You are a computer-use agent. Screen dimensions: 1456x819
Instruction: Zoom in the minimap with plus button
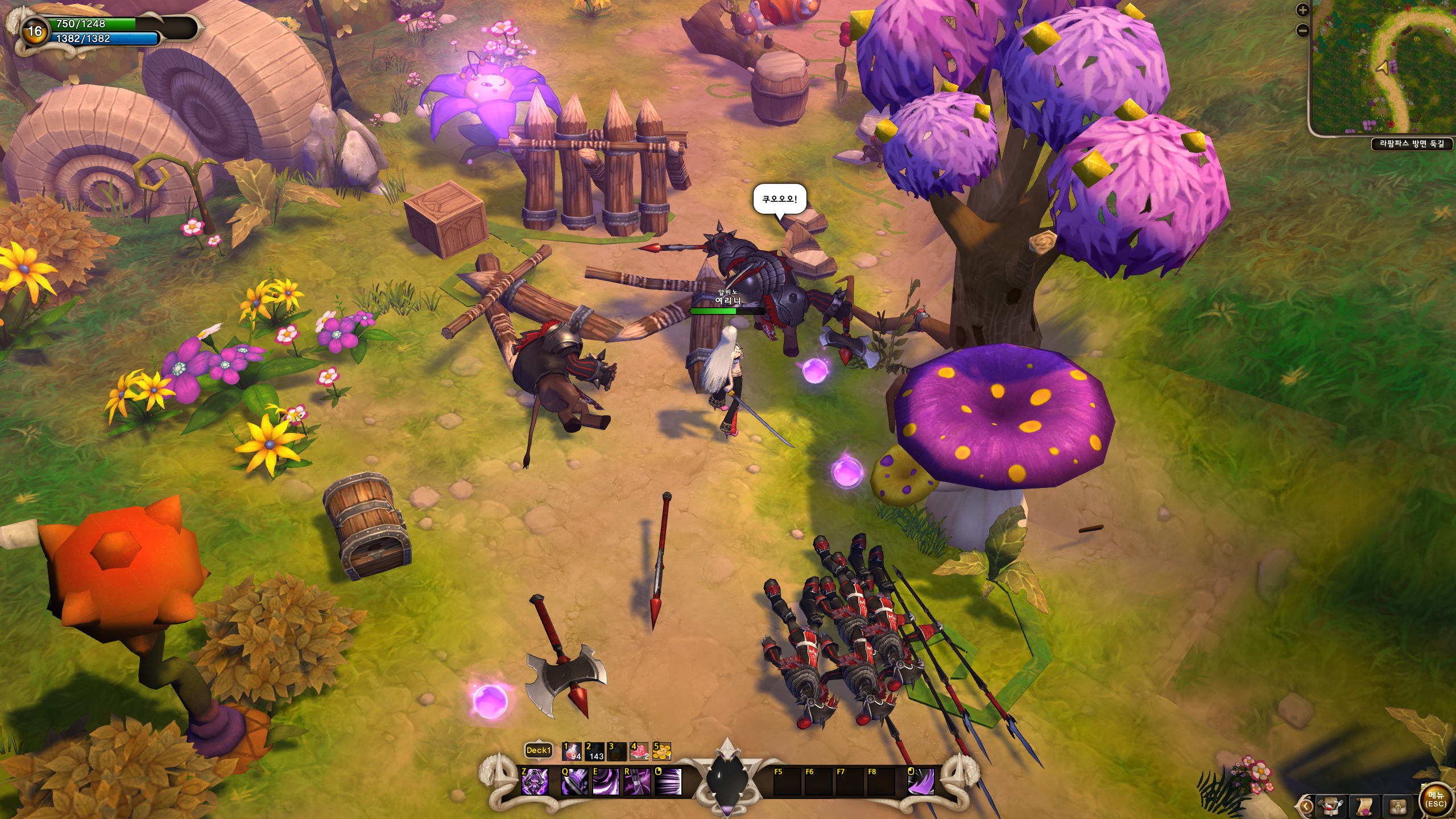pos(1303,10)
